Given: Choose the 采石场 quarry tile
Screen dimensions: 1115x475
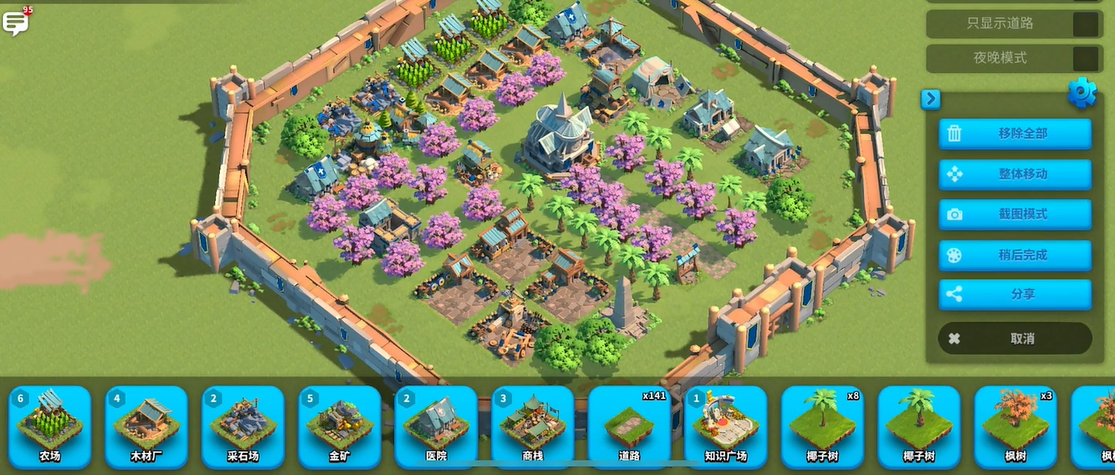Looking at the screenshot, I should 243,427.
